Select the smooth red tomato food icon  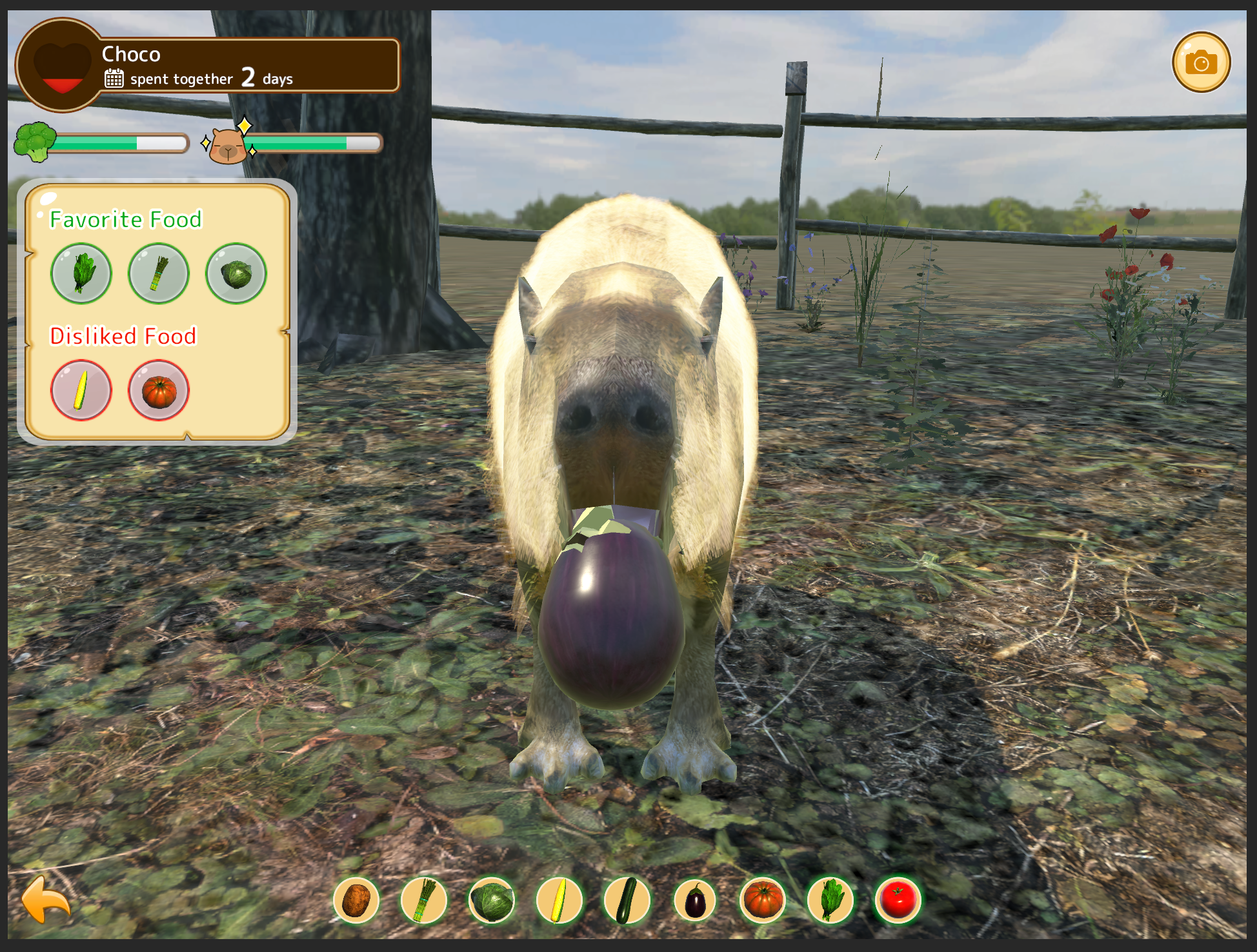click(x=898, y=900)
